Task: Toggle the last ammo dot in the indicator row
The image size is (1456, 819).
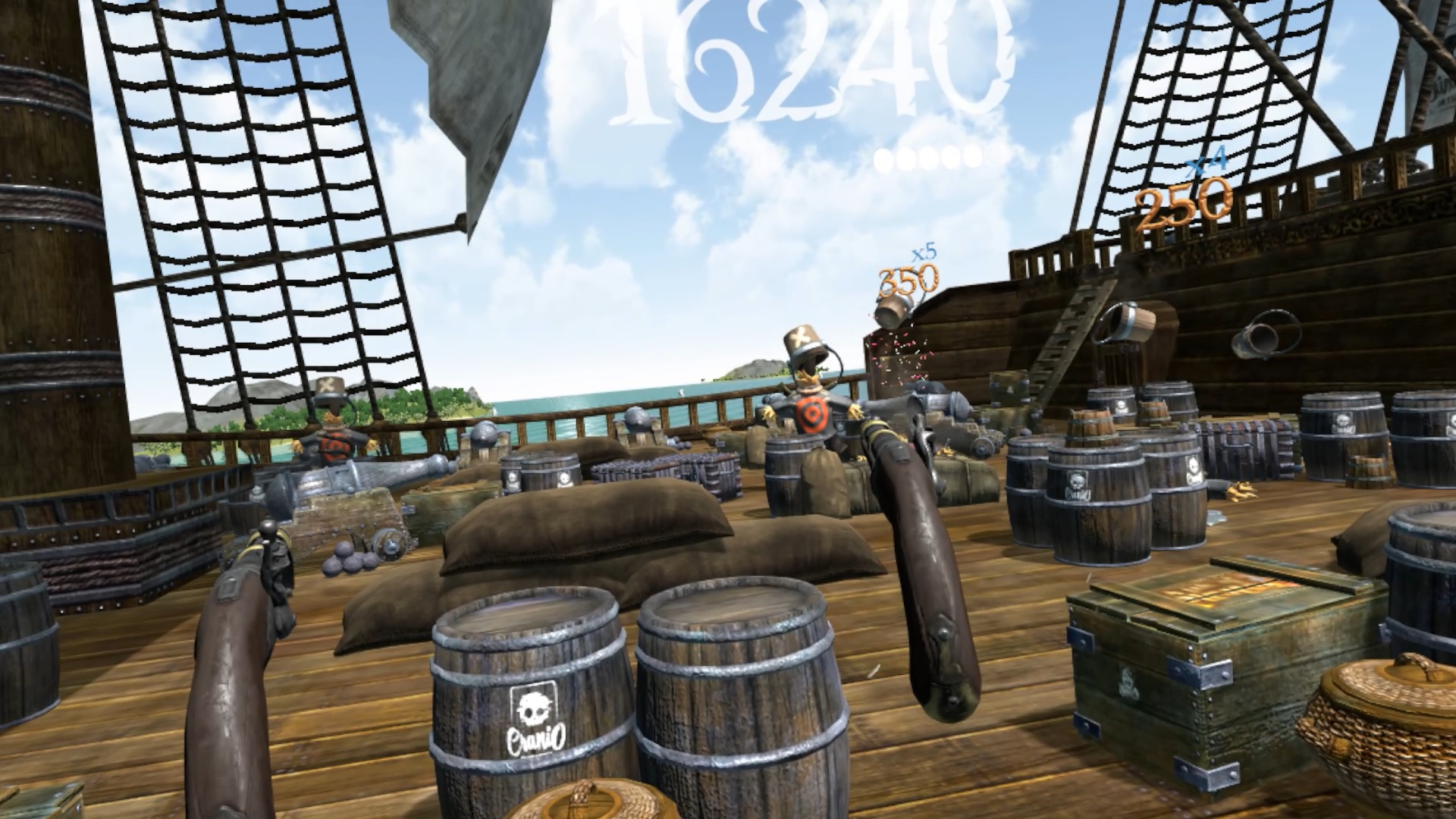Action: 974,158
